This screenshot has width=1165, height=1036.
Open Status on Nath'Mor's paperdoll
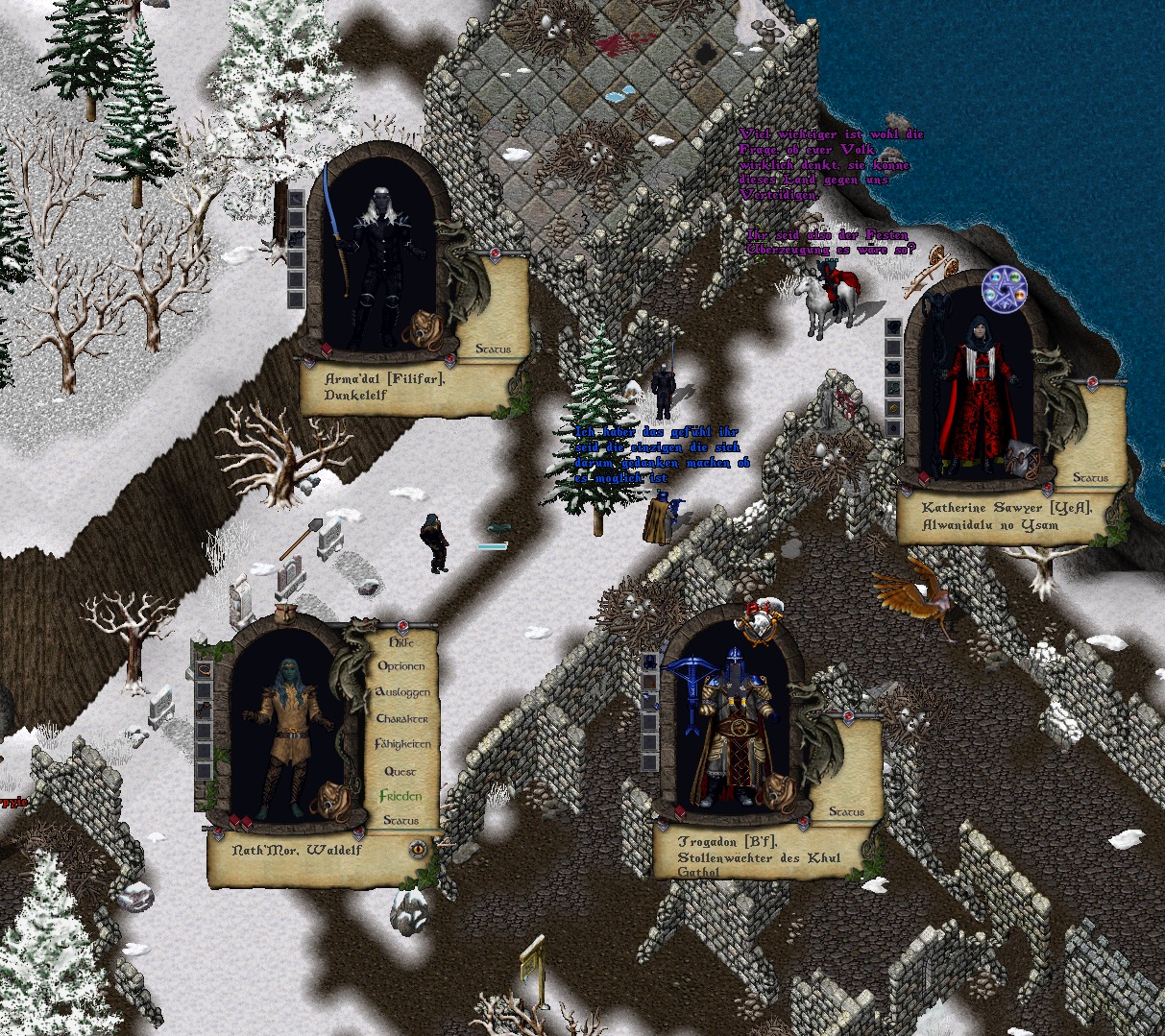(x=400, y=821)
